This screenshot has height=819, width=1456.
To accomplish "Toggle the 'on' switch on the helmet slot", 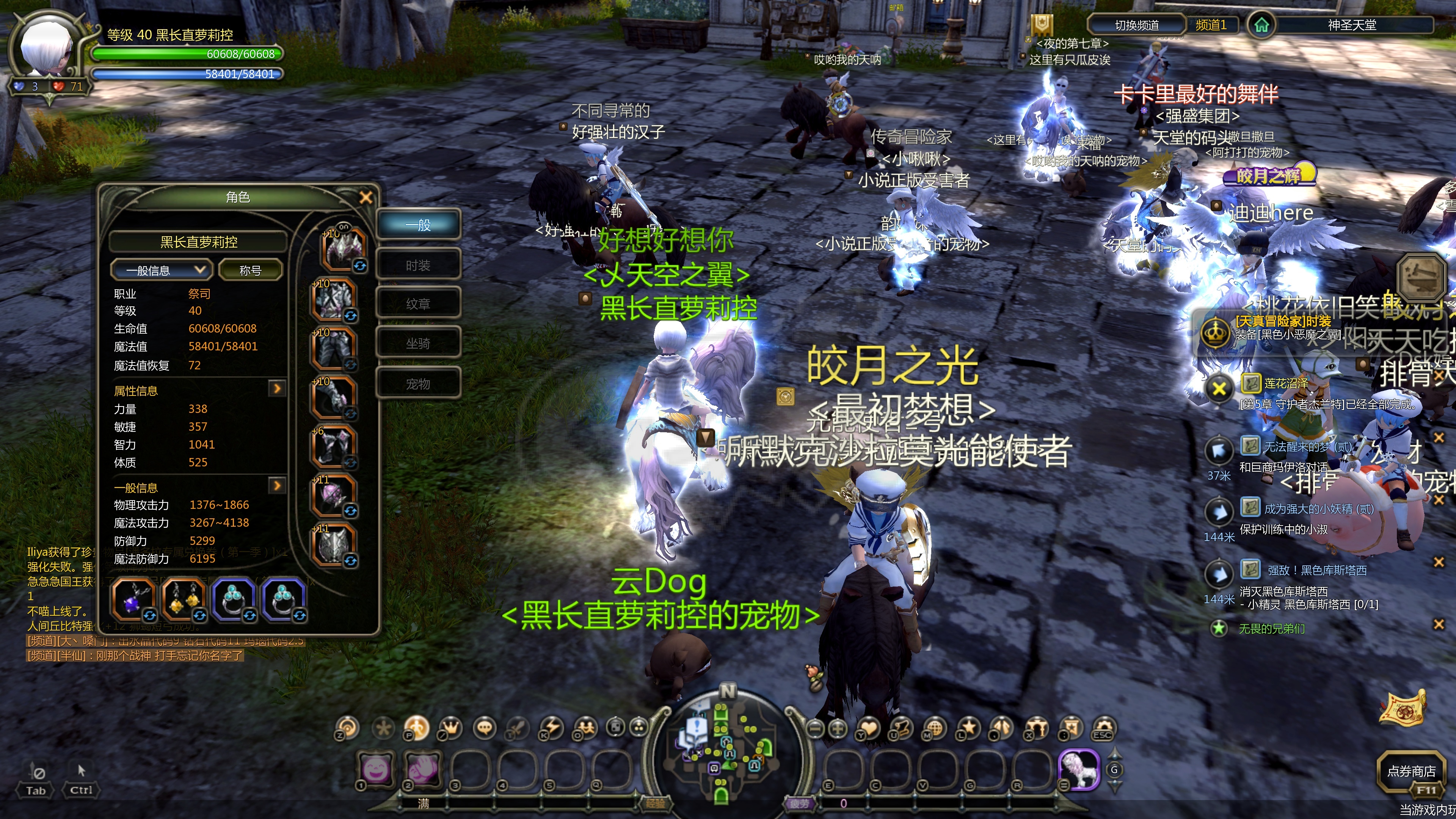I will pos(344,227).
